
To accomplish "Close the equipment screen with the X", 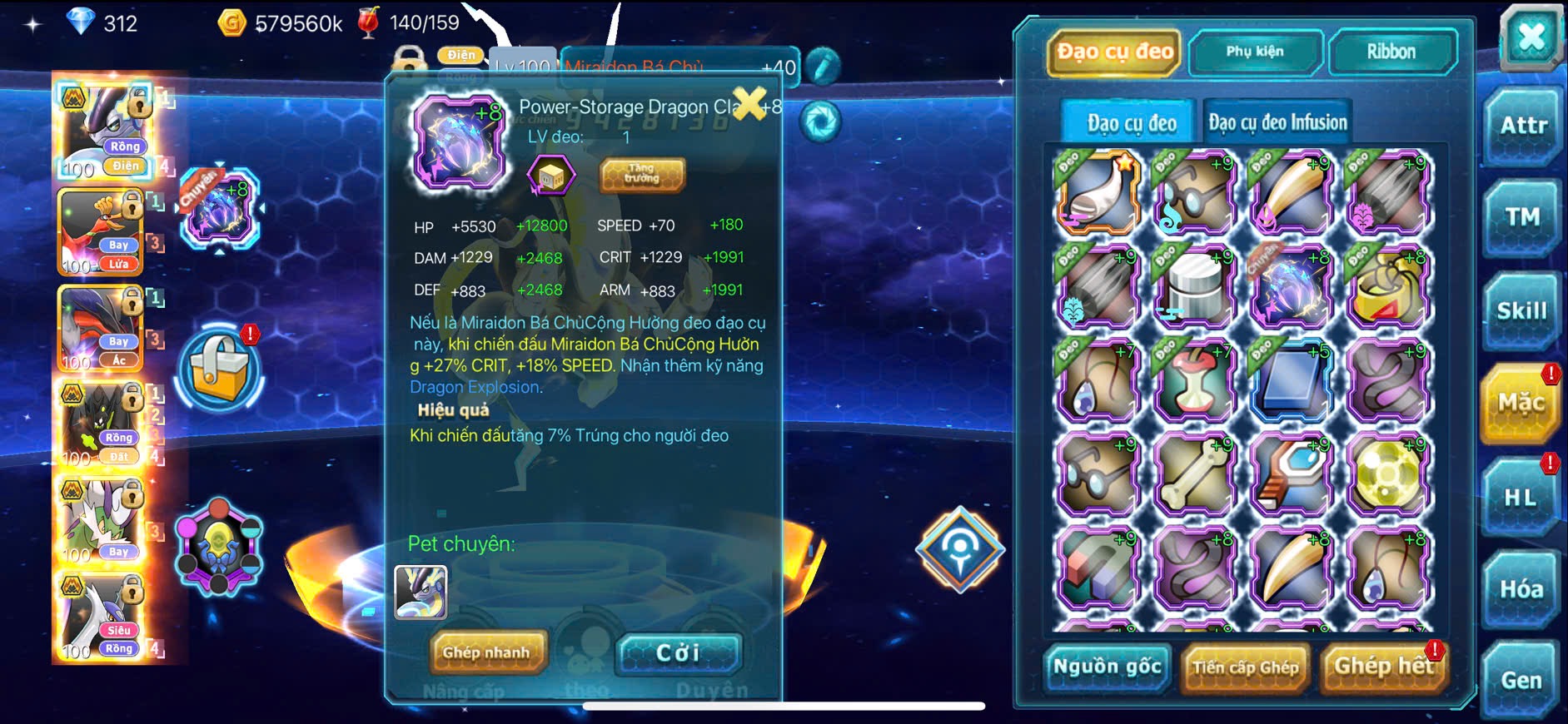I will 1531,37.
